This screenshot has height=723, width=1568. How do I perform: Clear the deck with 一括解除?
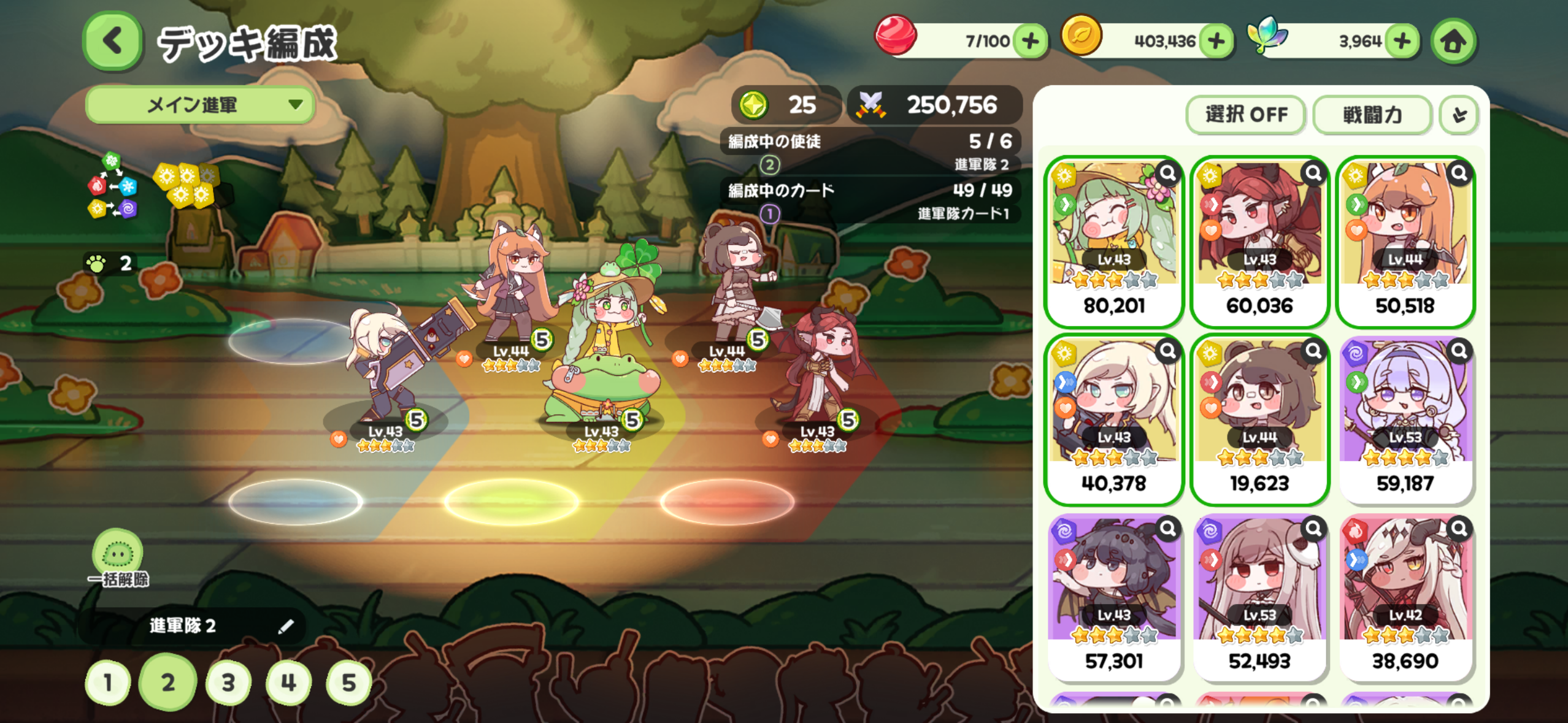(118, 558)
